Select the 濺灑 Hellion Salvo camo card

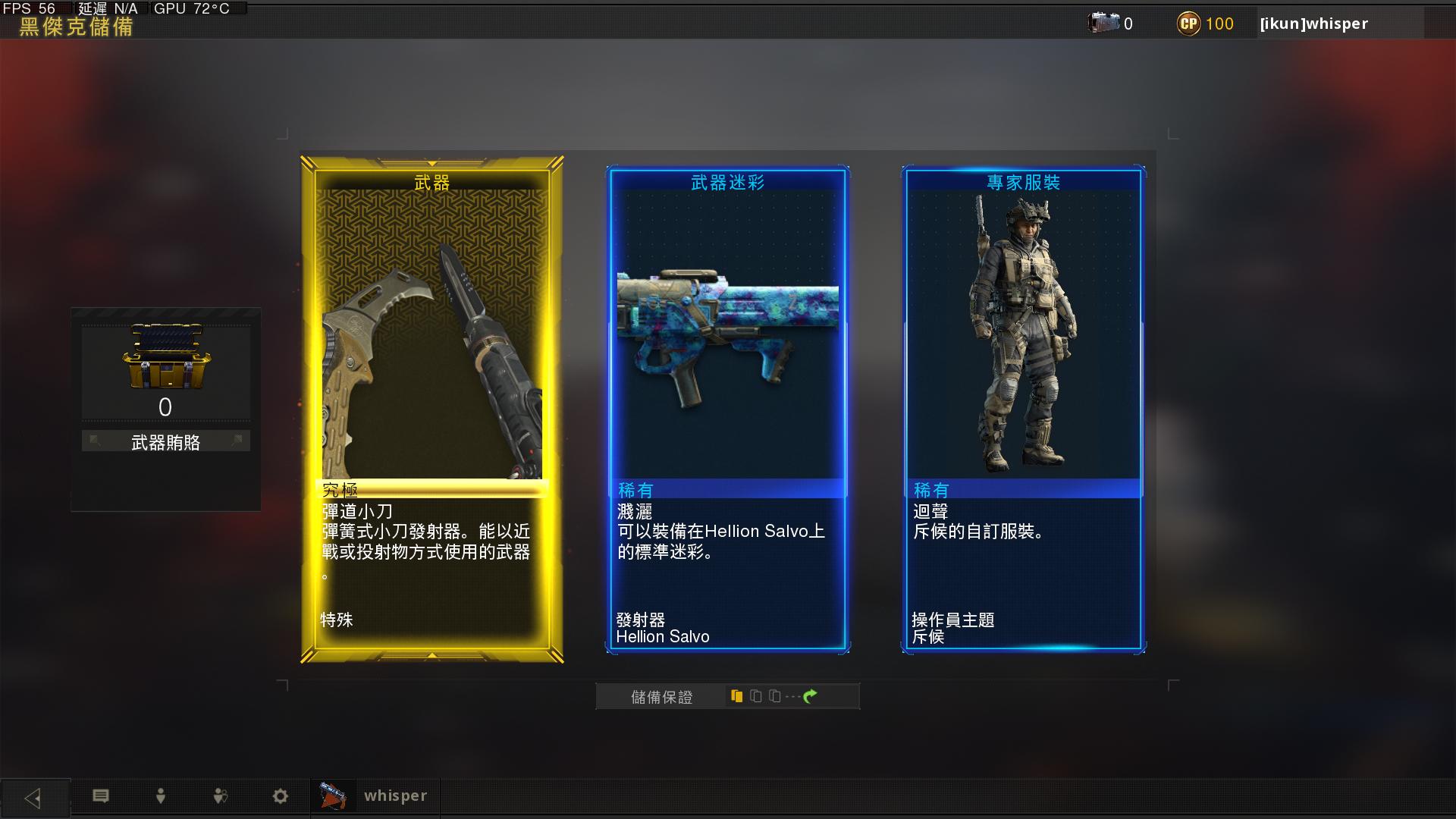tap(727, 409)
